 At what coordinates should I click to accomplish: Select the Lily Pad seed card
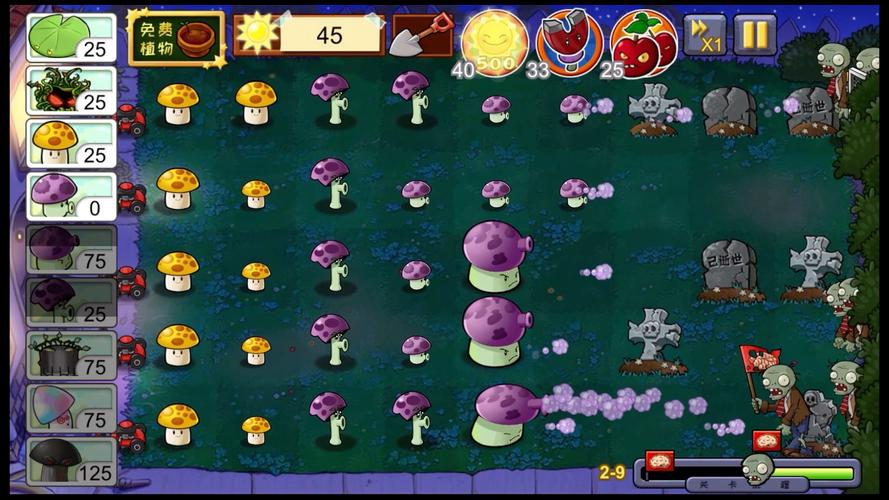click(x=70, y=38)
